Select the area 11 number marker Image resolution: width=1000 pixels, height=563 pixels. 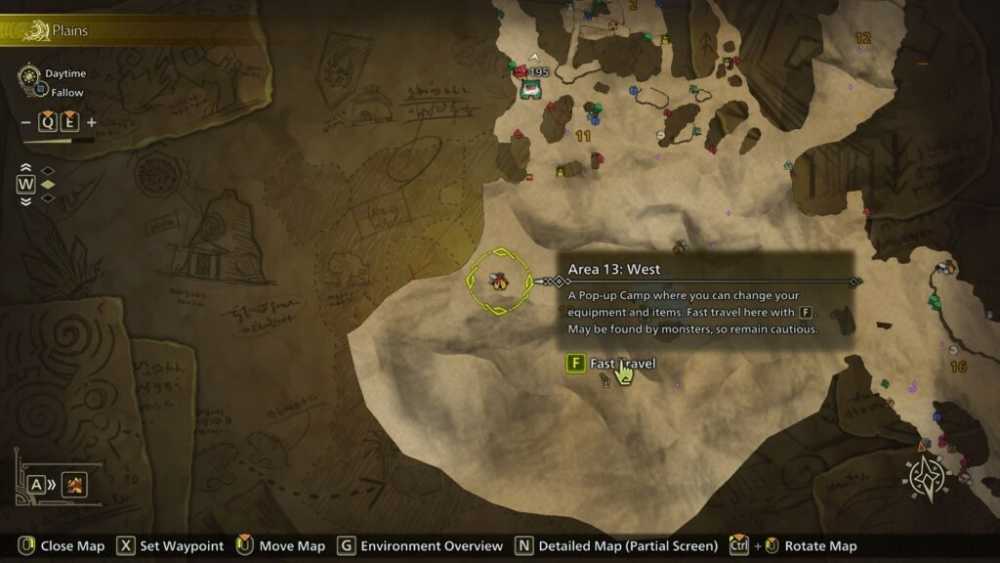pos(583,136)
